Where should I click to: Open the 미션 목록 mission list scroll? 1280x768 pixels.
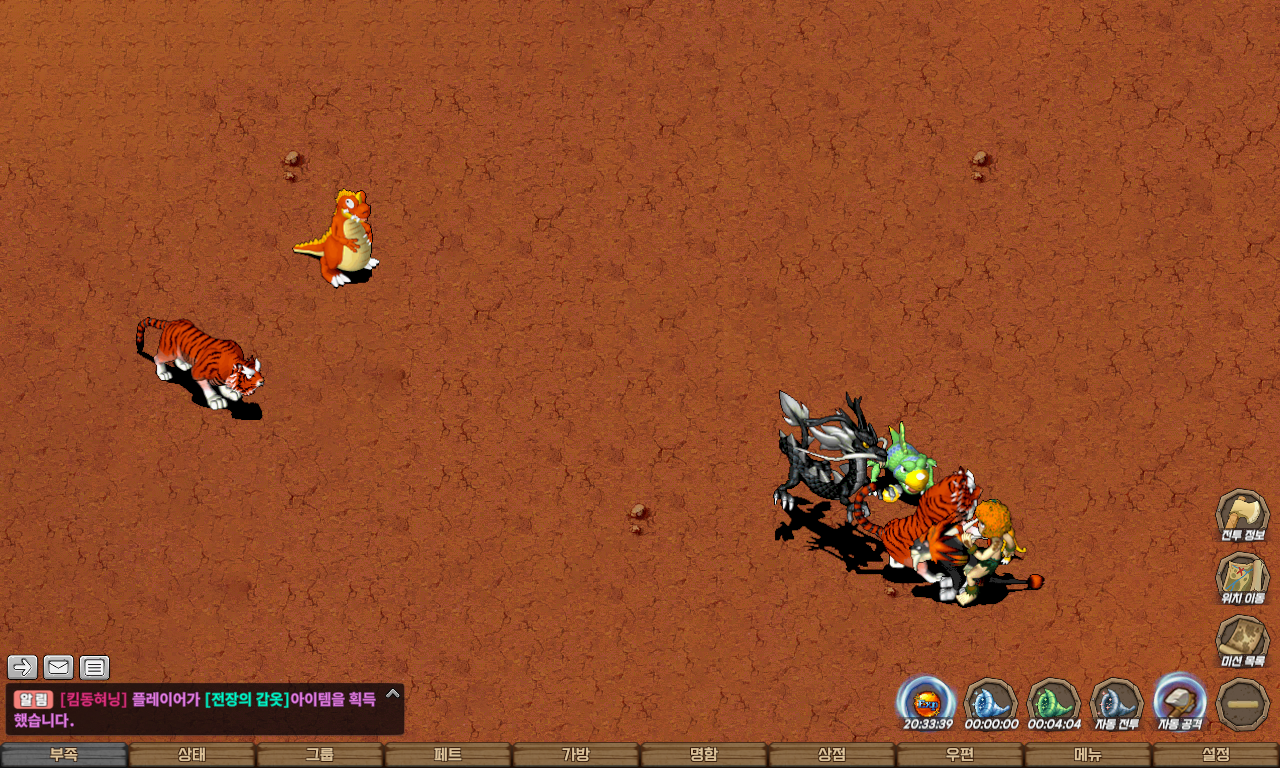point(1242,641)
